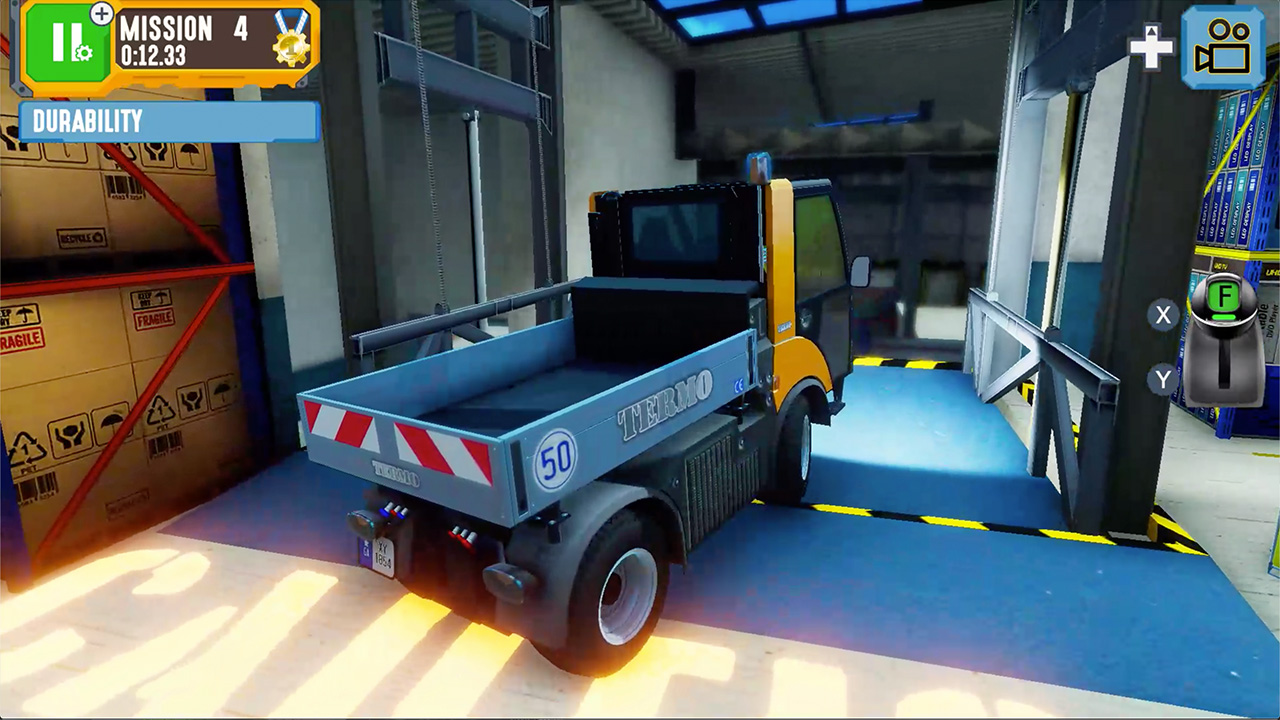Click the up arrow on the plus icon
Image resolution: width=1280 pixels, height=720 pixels.
click(1152, 33)
